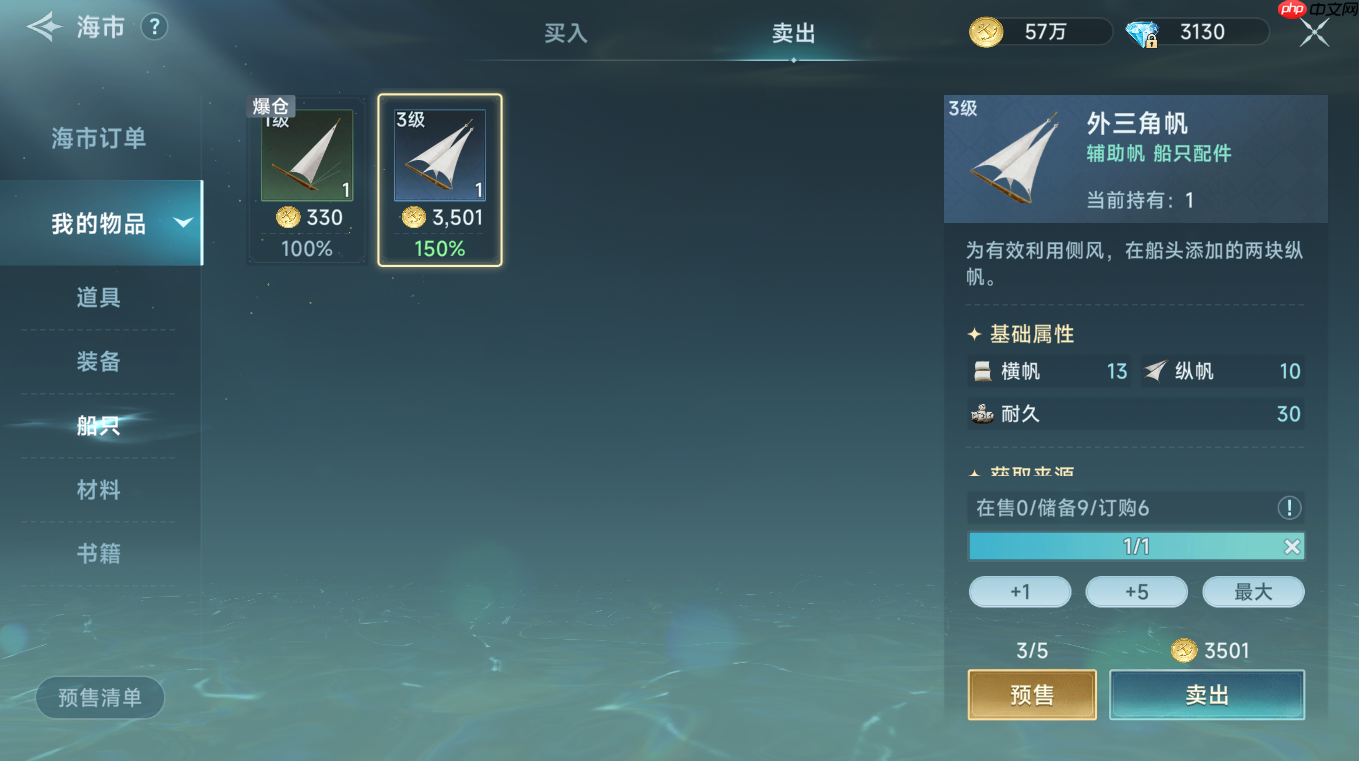Click the gold coin currency icon
1359x761 pixels.
[x=985, y=32]
